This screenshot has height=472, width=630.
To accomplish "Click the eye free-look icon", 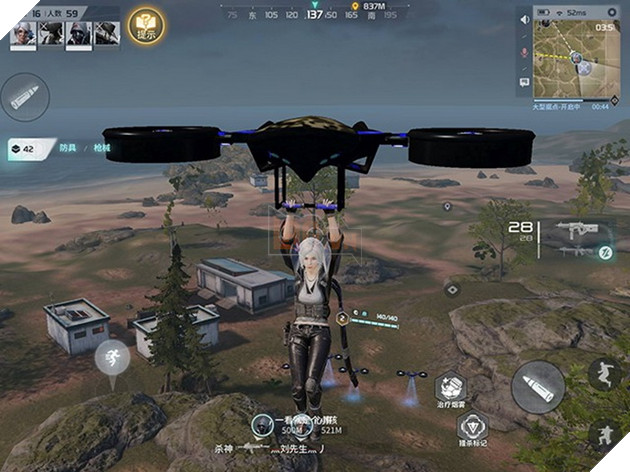I will coord(452,289).
